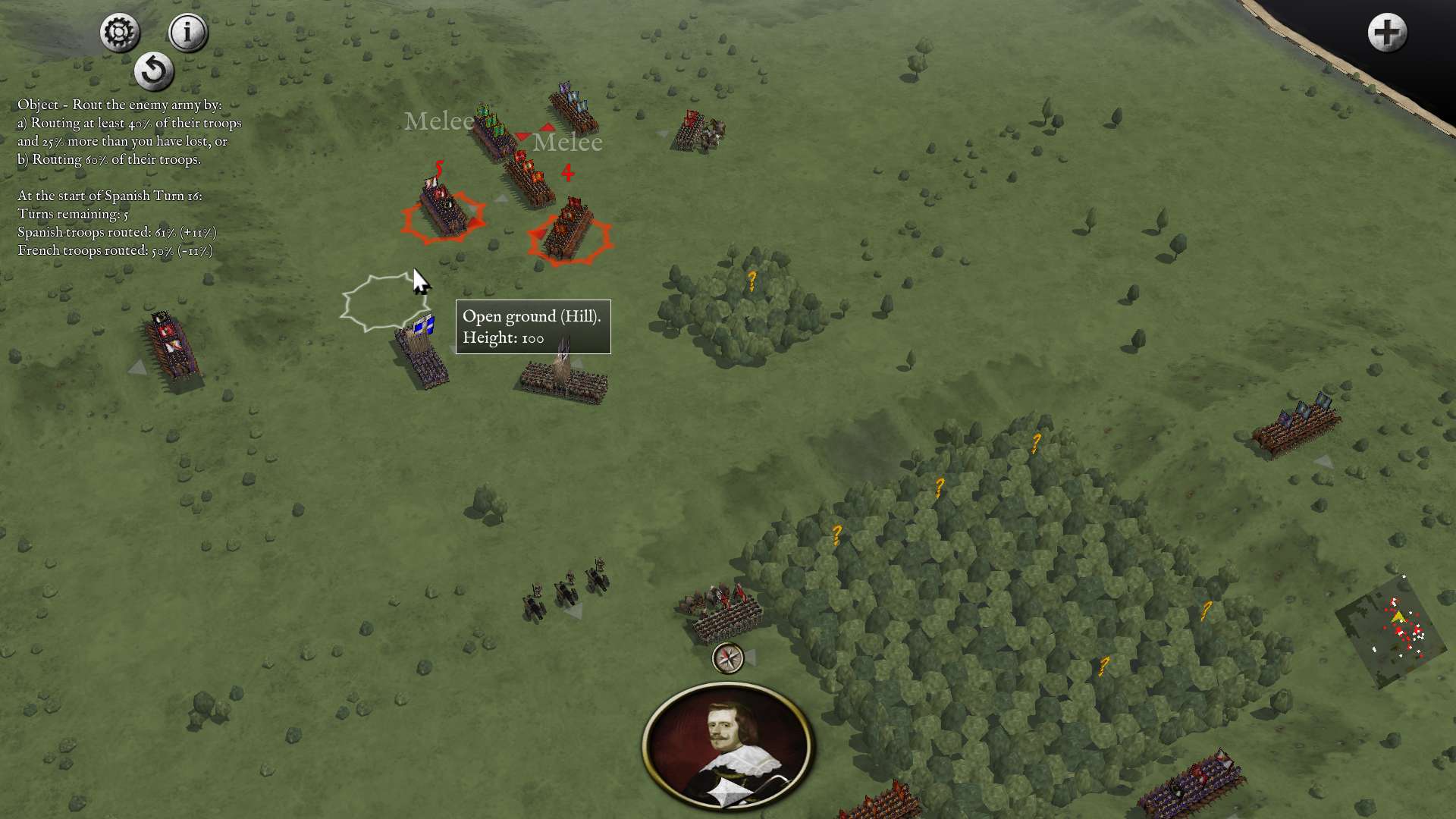Click the plus button in the corner
The image size is (1456, 819).
[1387, 33]
